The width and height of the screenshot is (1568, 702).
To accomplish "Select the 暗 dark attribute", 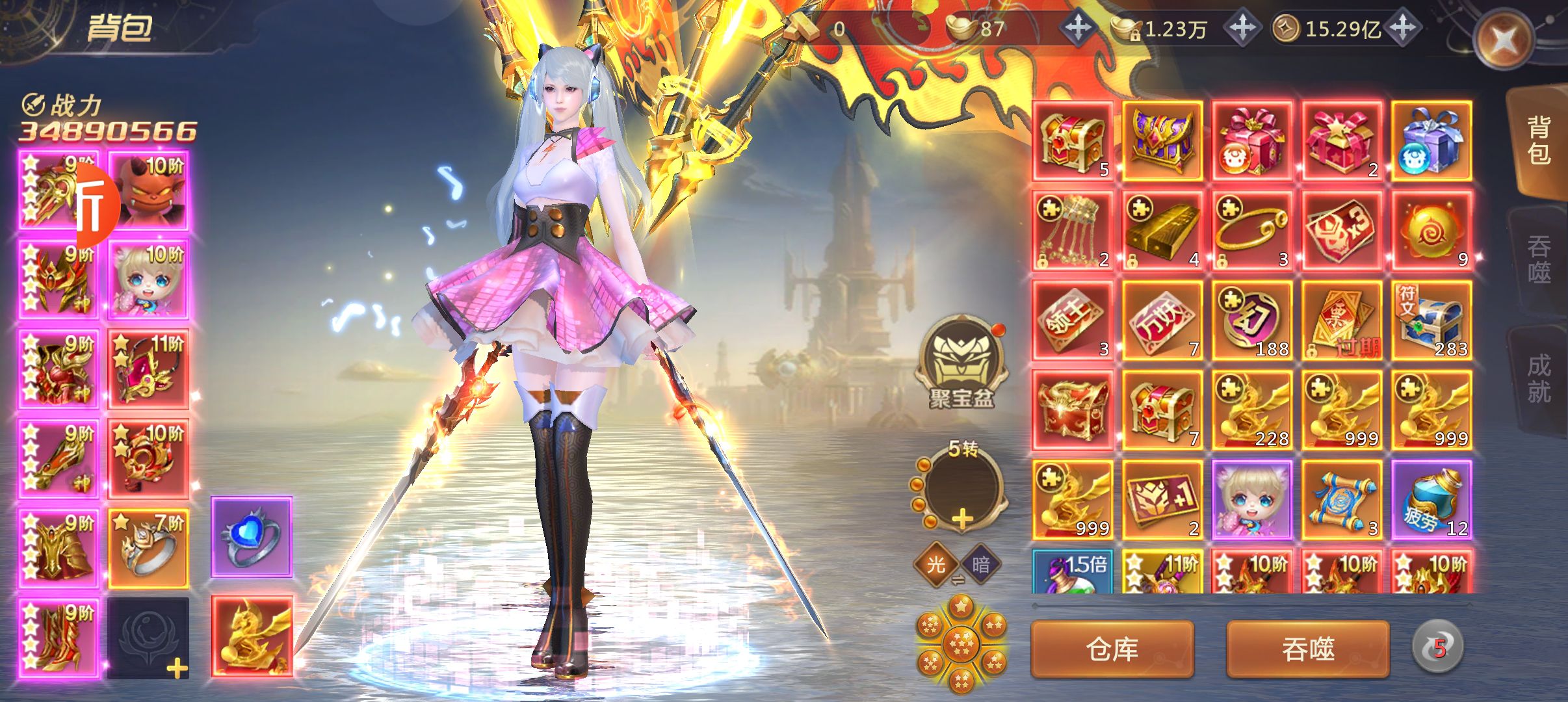I will (981, 564).
